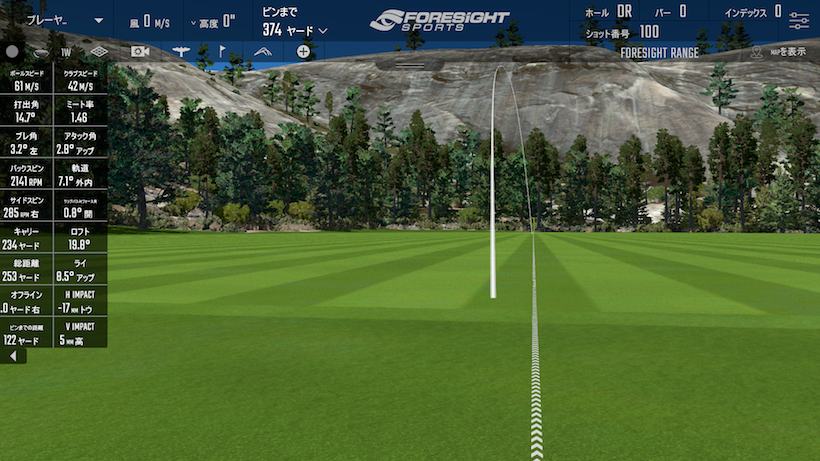Click the video camera icon
The width and height of the screenshot is (820, 461).
[140, 51]
